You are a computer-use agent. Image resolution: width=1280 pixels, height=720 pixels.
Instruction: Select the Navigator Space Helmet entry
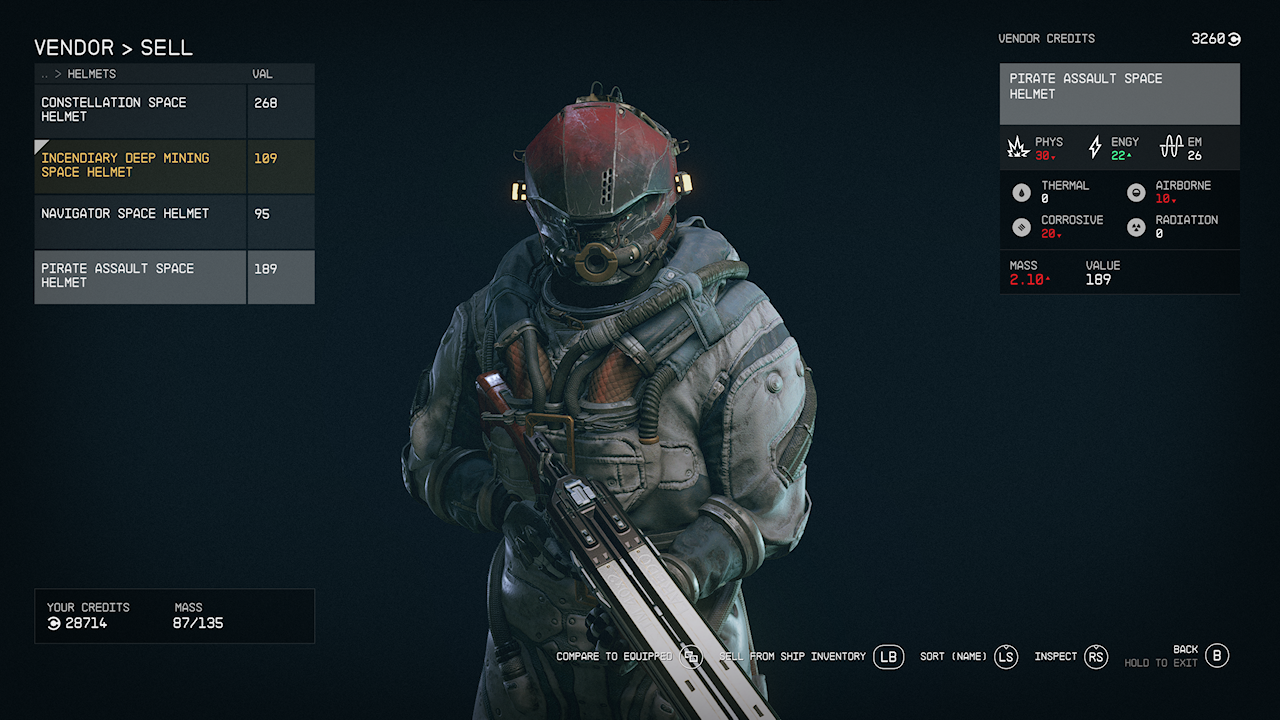124,213
